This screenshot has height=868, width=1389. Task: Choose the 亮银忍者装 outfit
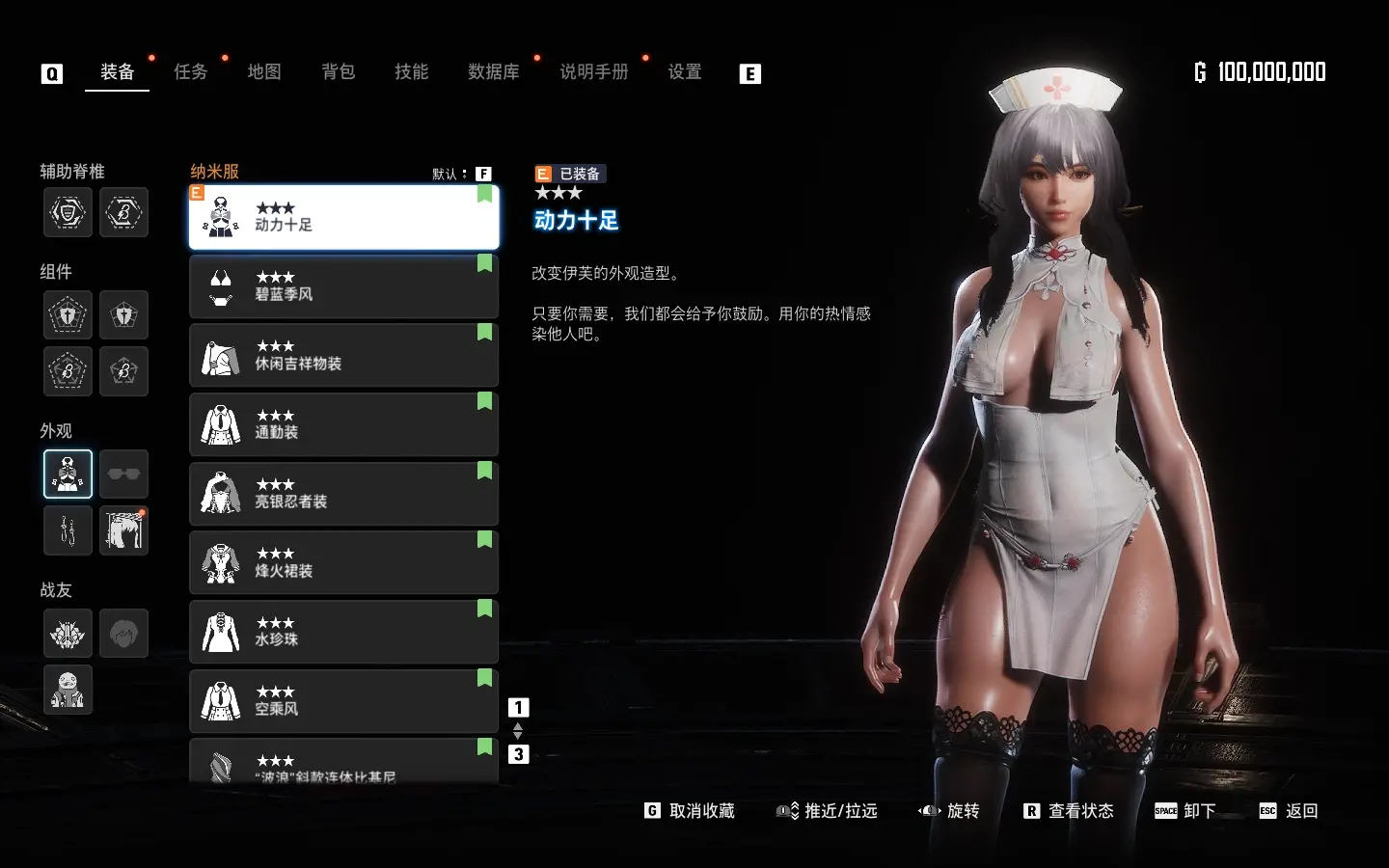pyautogui.click(x=343, y=494)
